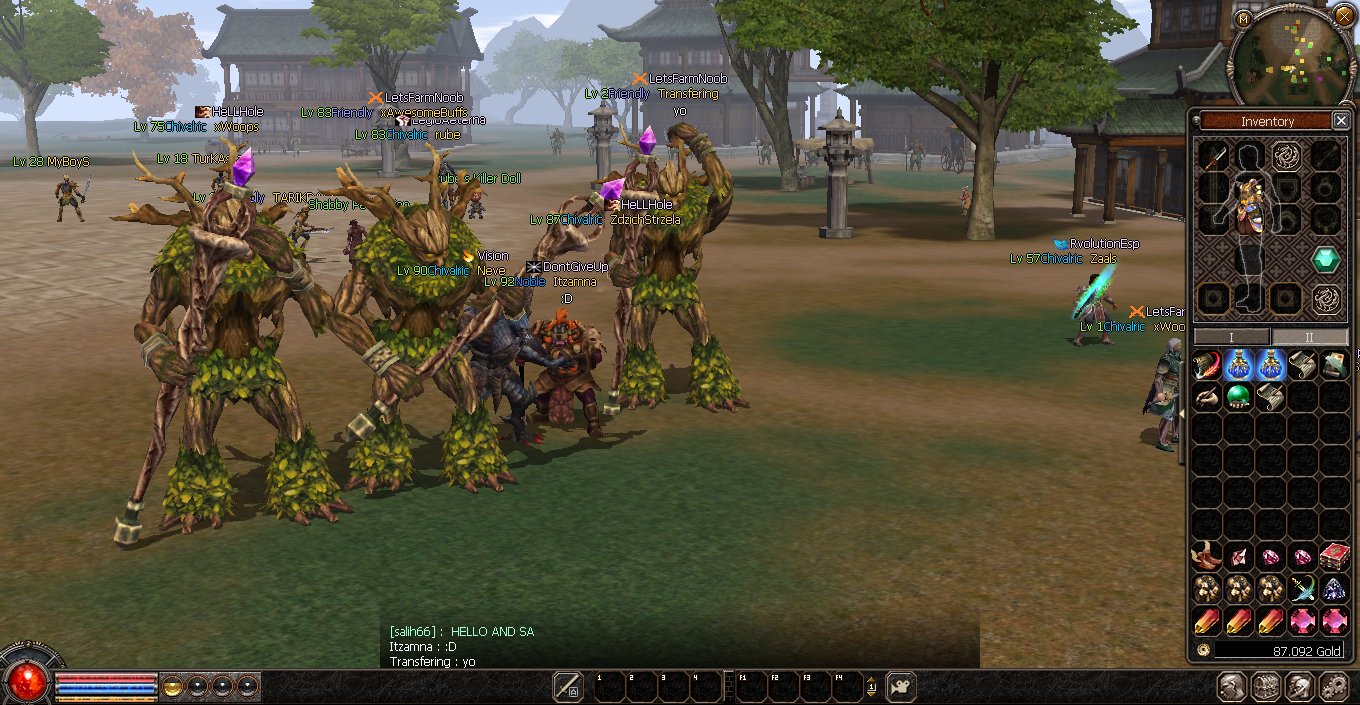Close the Inventory window

(1340, 121)
